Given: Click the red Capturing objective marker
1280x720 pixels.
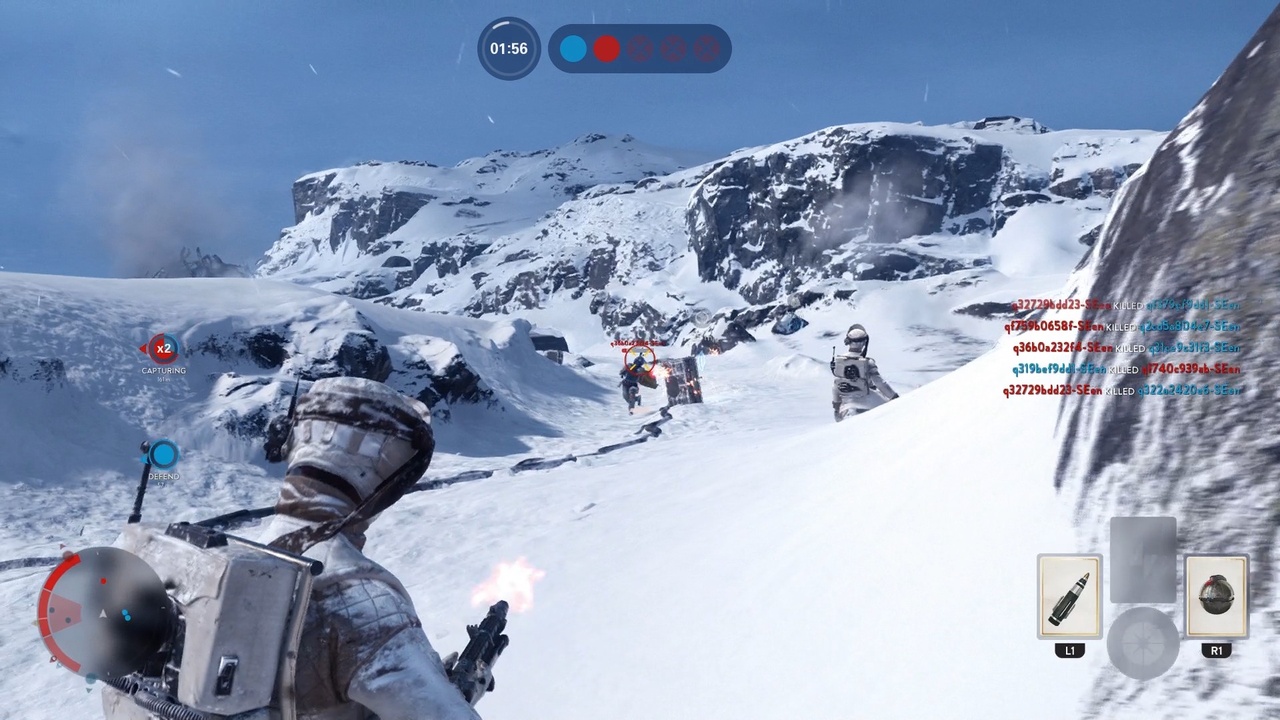Looking at the screenshot, I should coord(163,349).
